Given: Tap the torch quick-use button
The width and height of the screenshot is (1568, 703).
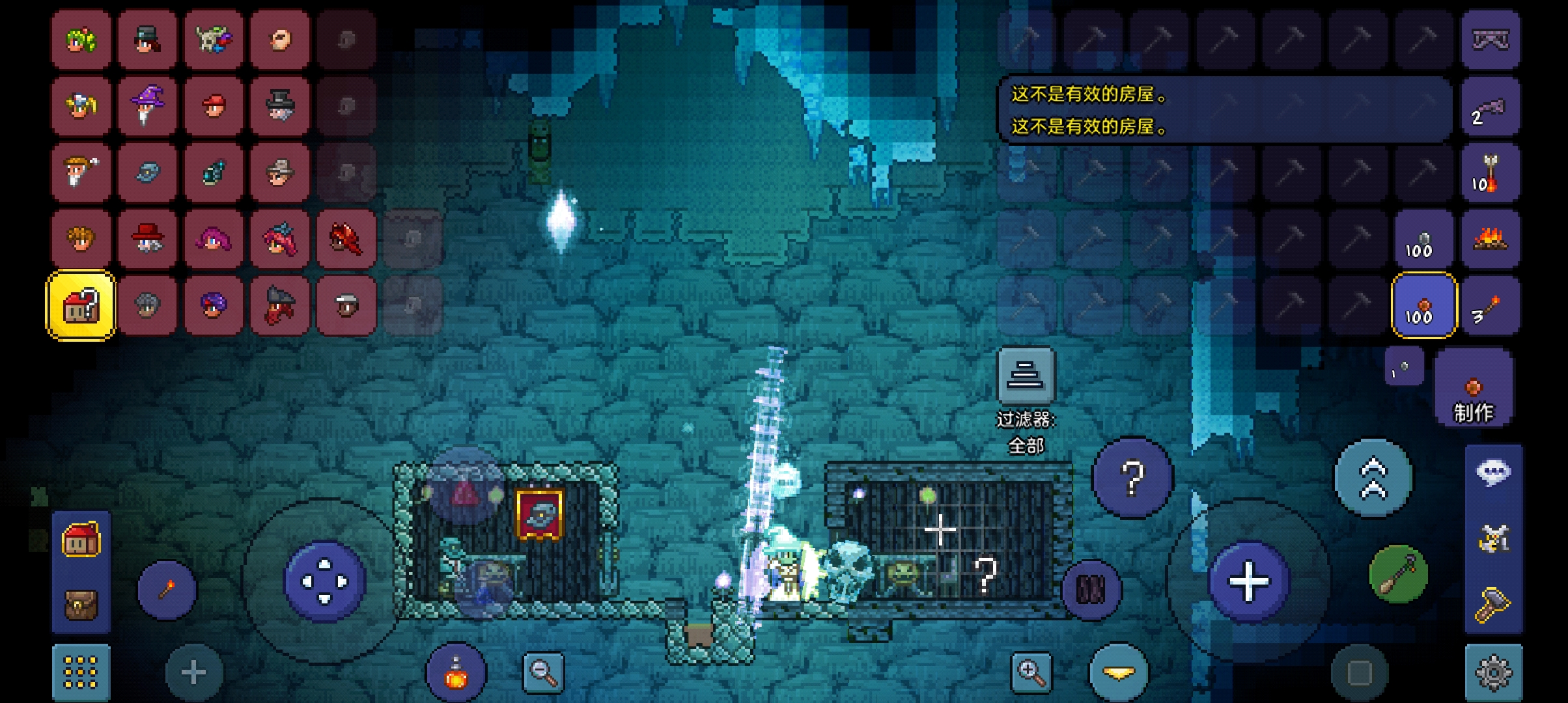Looking at the screenshot, I should pos(167,590).
